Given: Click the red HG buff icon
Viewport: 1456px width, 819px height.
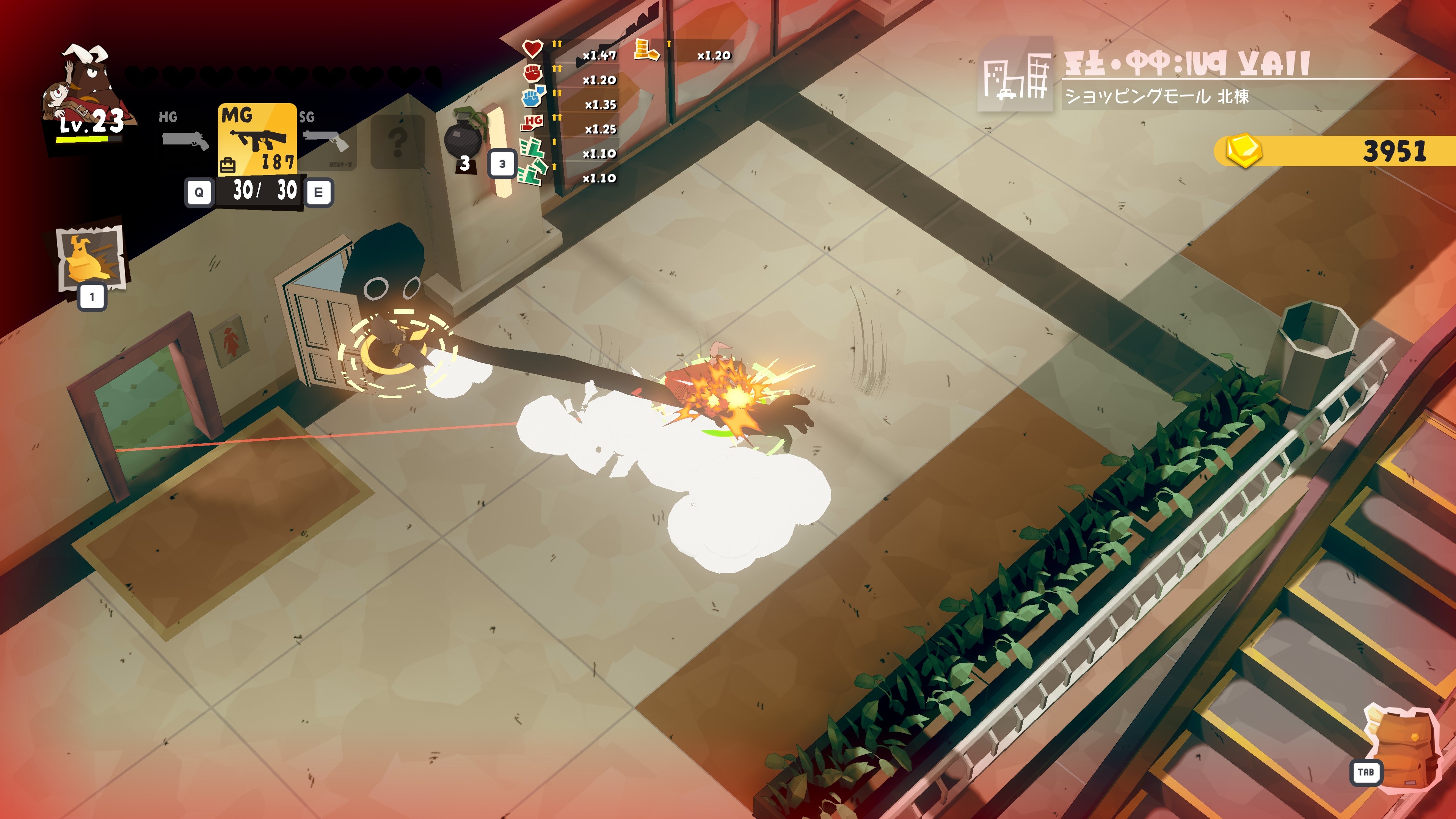Looking at the screenshot, I should 532,122.
